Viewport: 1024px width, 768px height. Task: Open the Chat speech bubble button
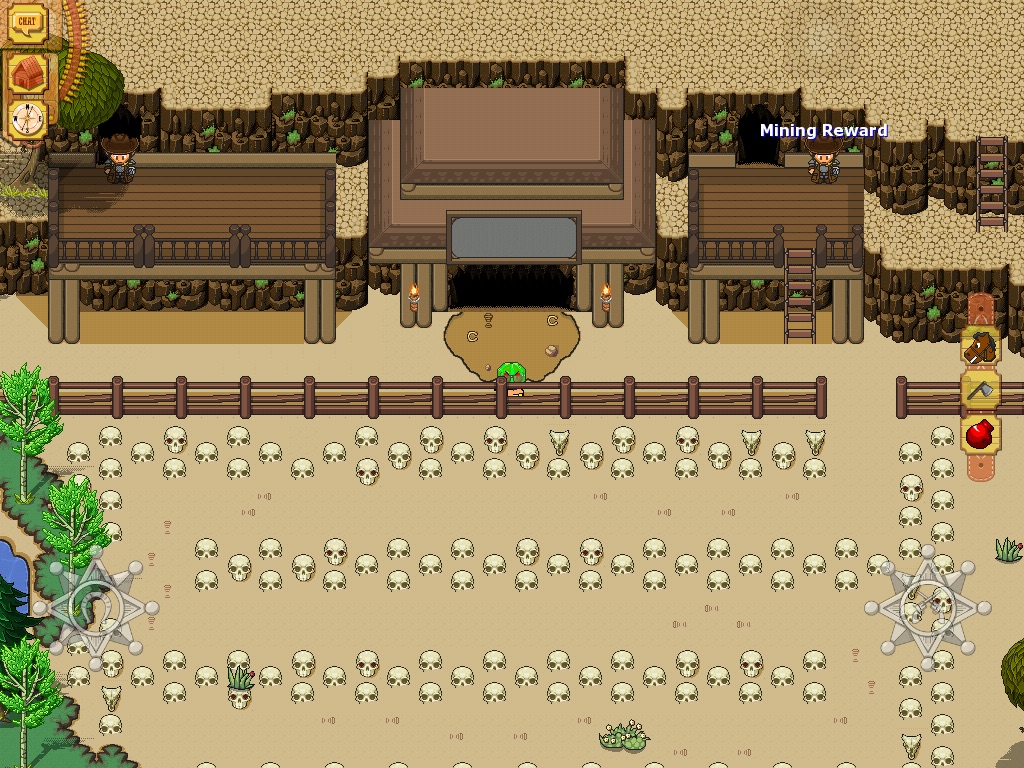tap(28, 24)
